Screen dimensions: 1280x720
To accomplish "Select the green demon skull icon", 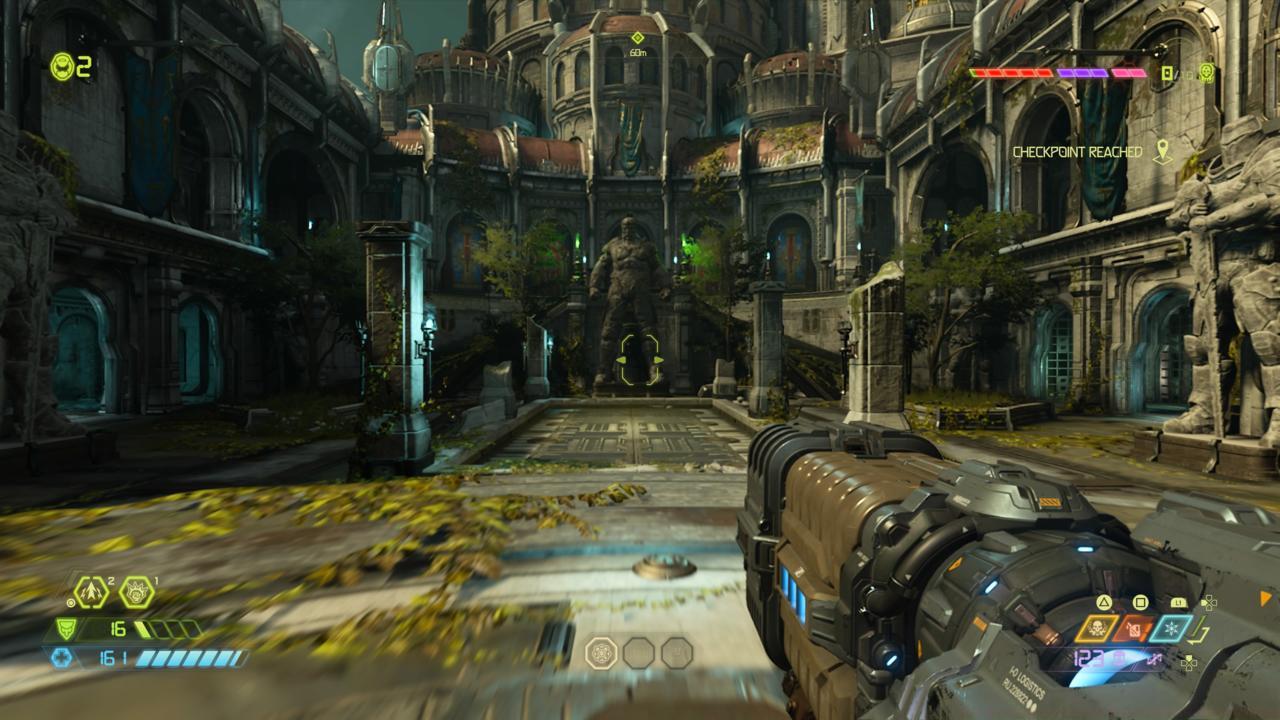I will [x=1207, y=72].
